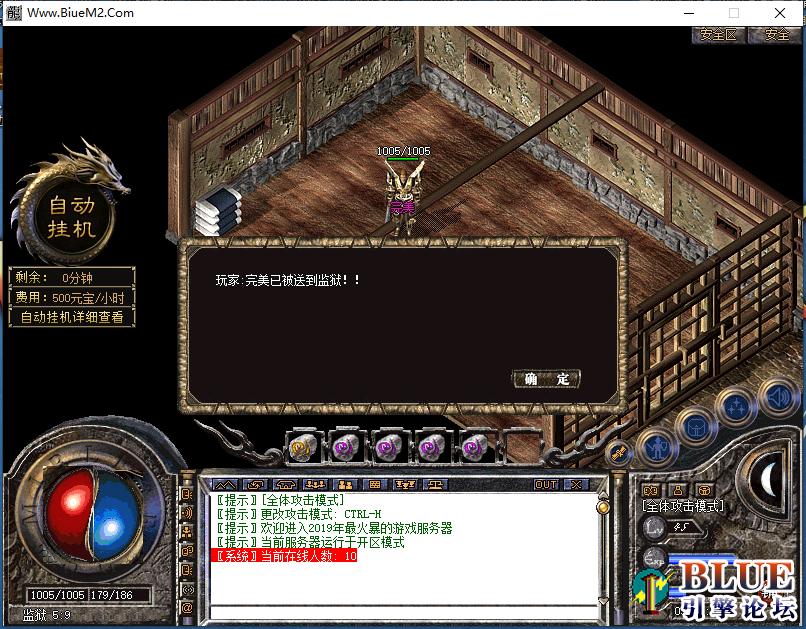Open the skills sparkle icon

pos(736,406)
